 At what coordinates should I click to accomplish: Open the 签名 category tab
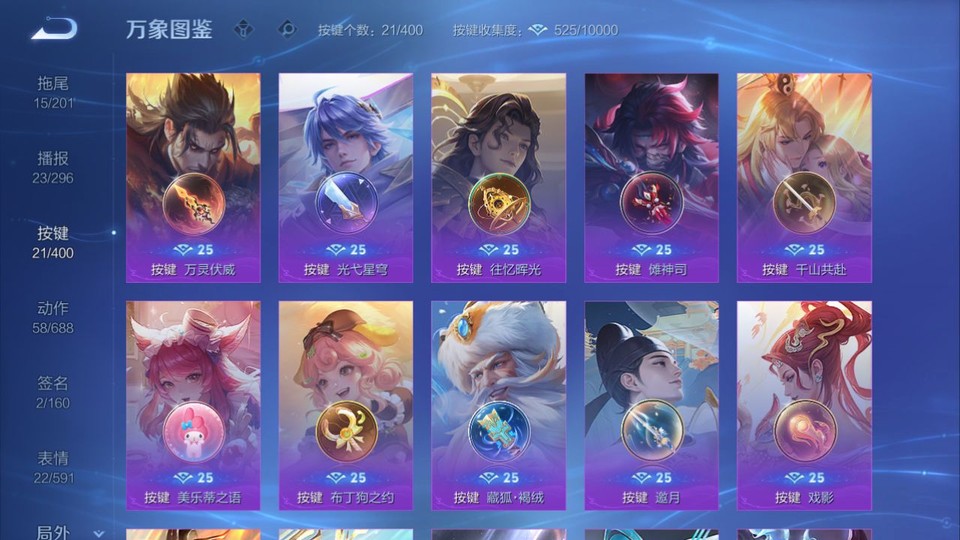[54, 392]
